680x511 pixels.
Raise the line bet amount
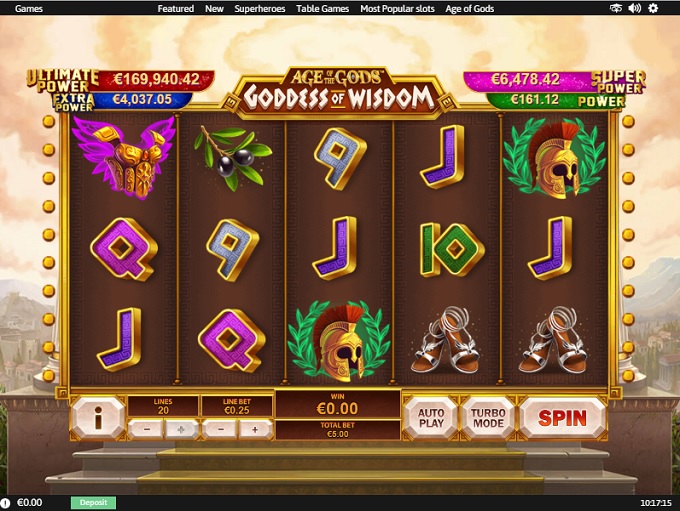click(x=254, y=429)
